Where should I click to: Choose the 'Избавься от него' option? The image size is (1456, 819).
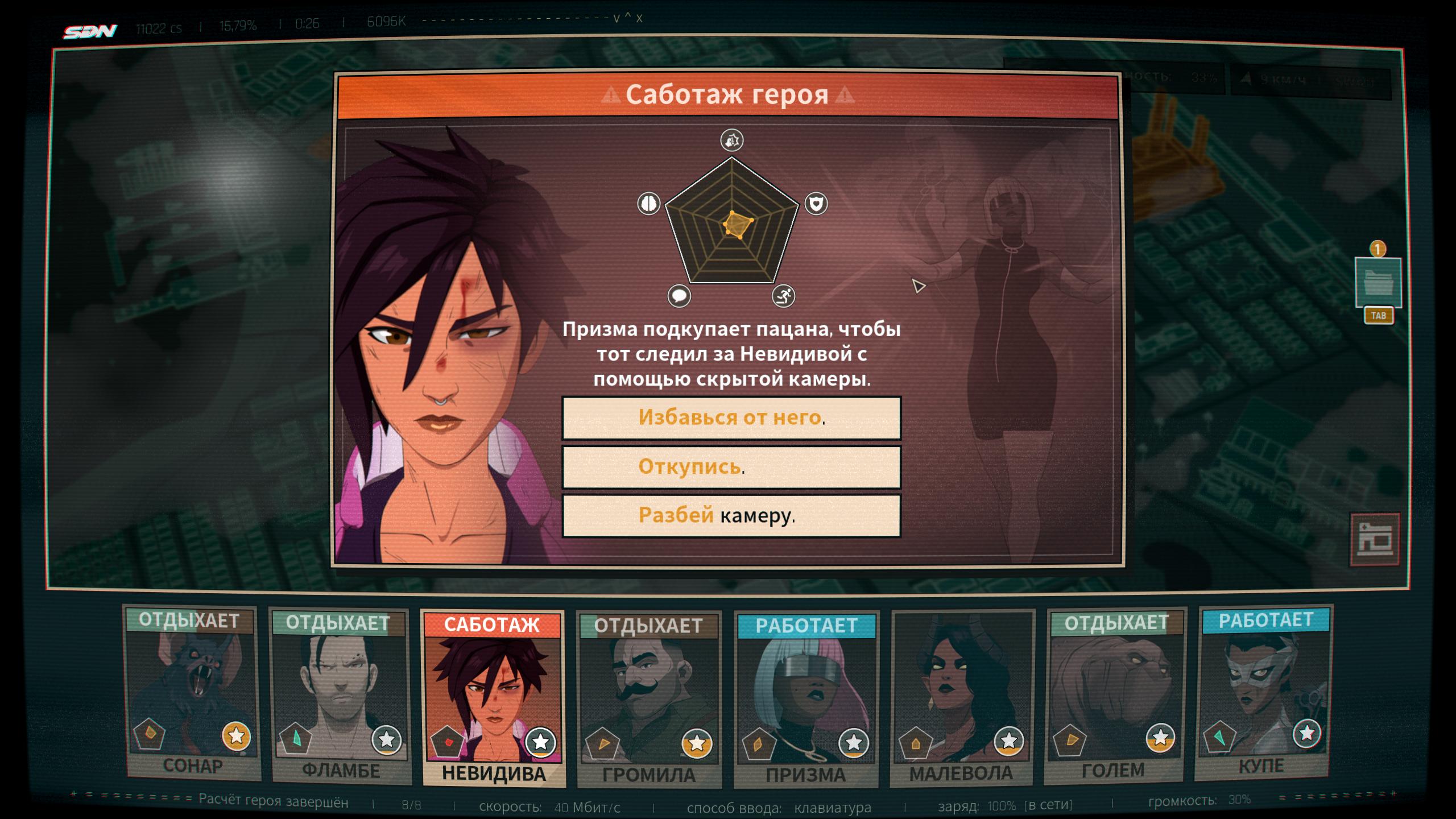pos(731,418)
